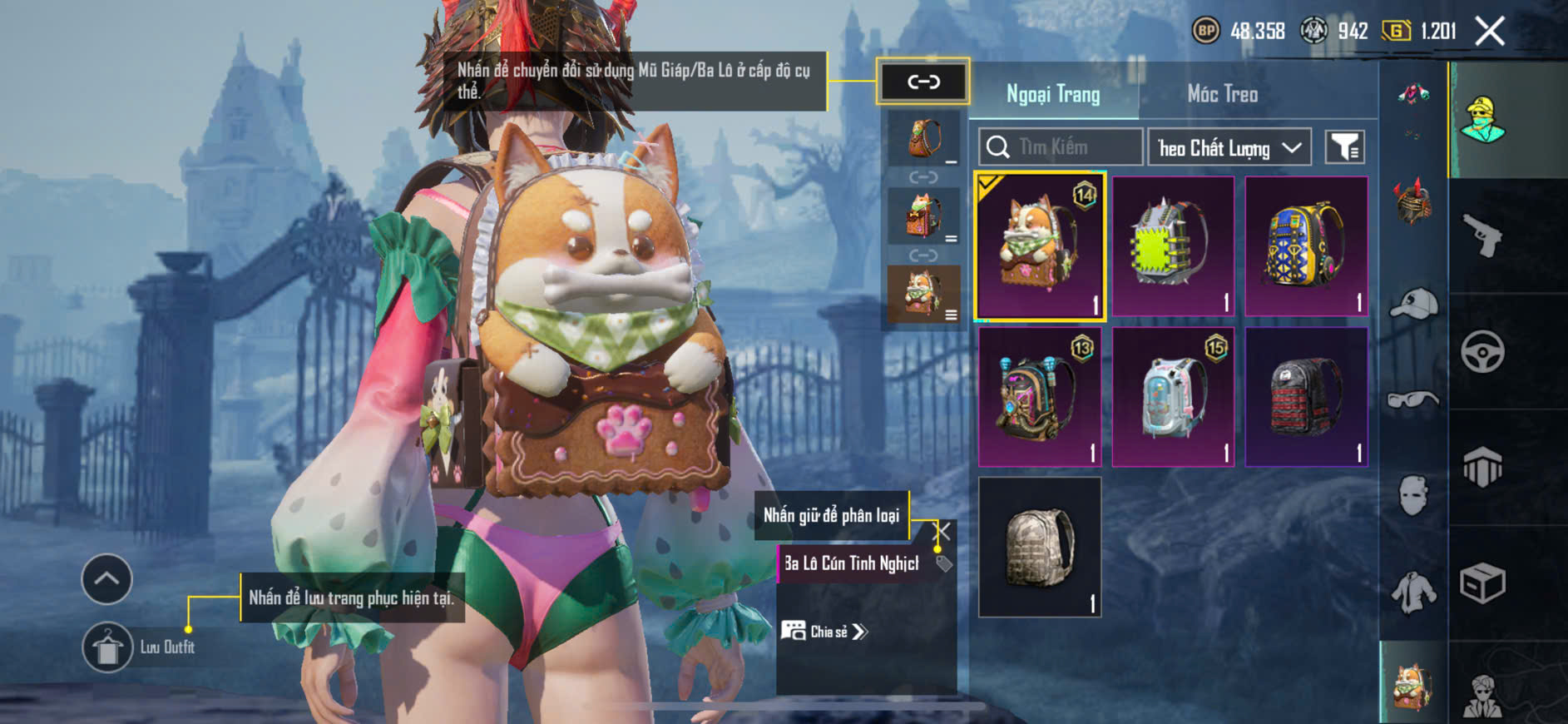Viewport: 1568px width, 724px height.
Task: Tap Chia sẻ to share the item
Action: click(x=824, y=632)
